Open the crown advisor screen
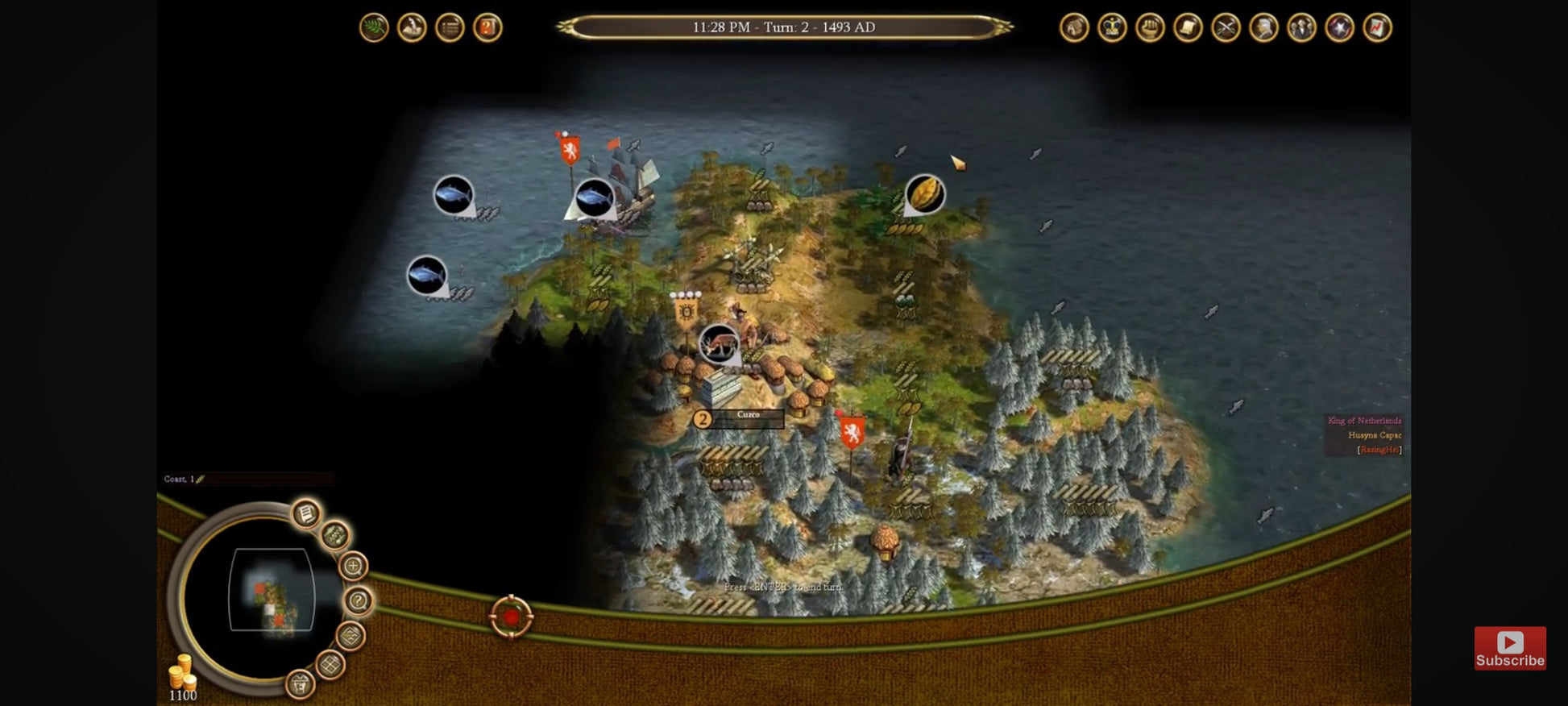 [x=1112, y=28]
